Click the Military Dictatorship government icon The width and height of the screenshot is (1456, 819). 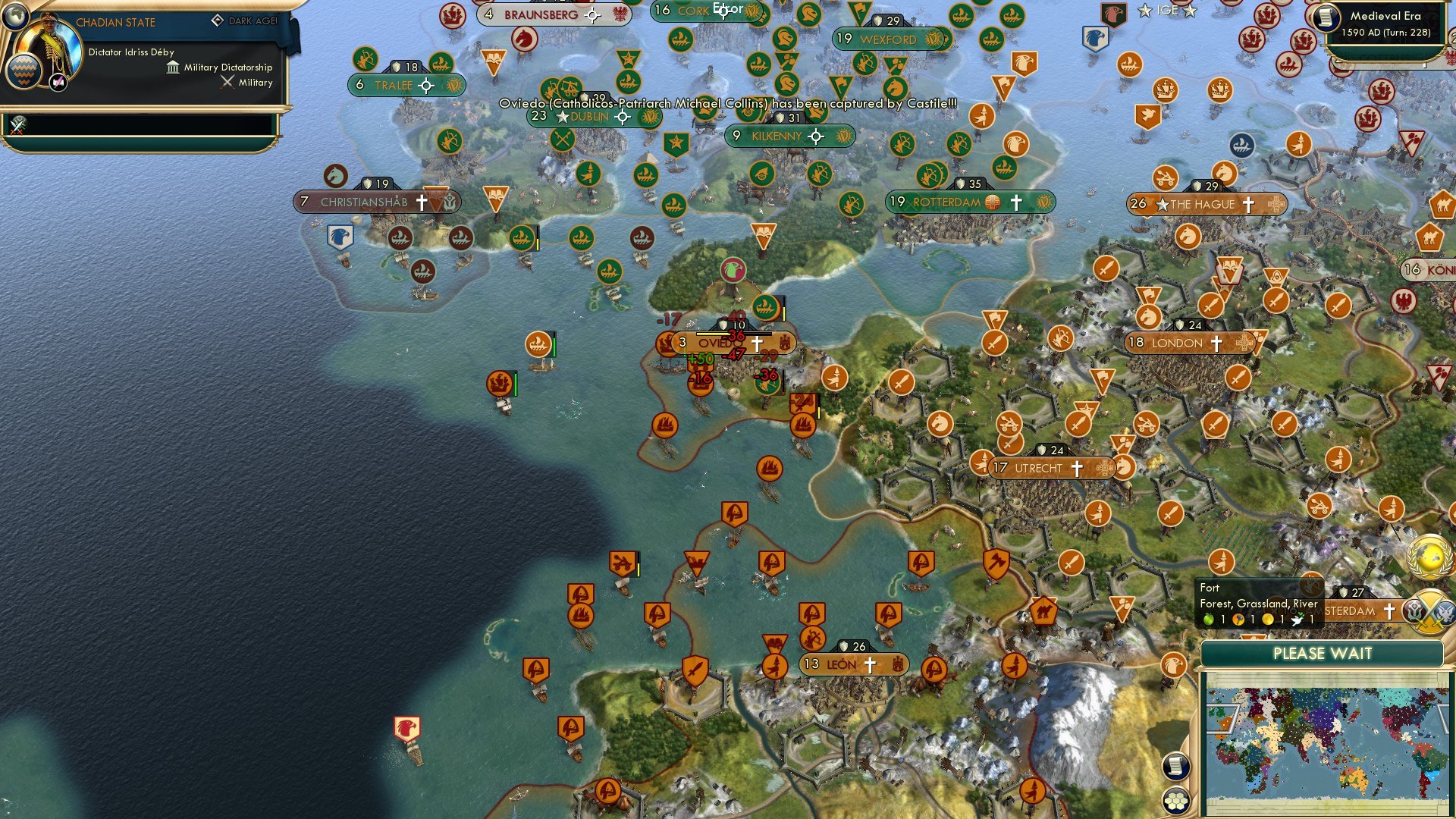tap(173, 68)
